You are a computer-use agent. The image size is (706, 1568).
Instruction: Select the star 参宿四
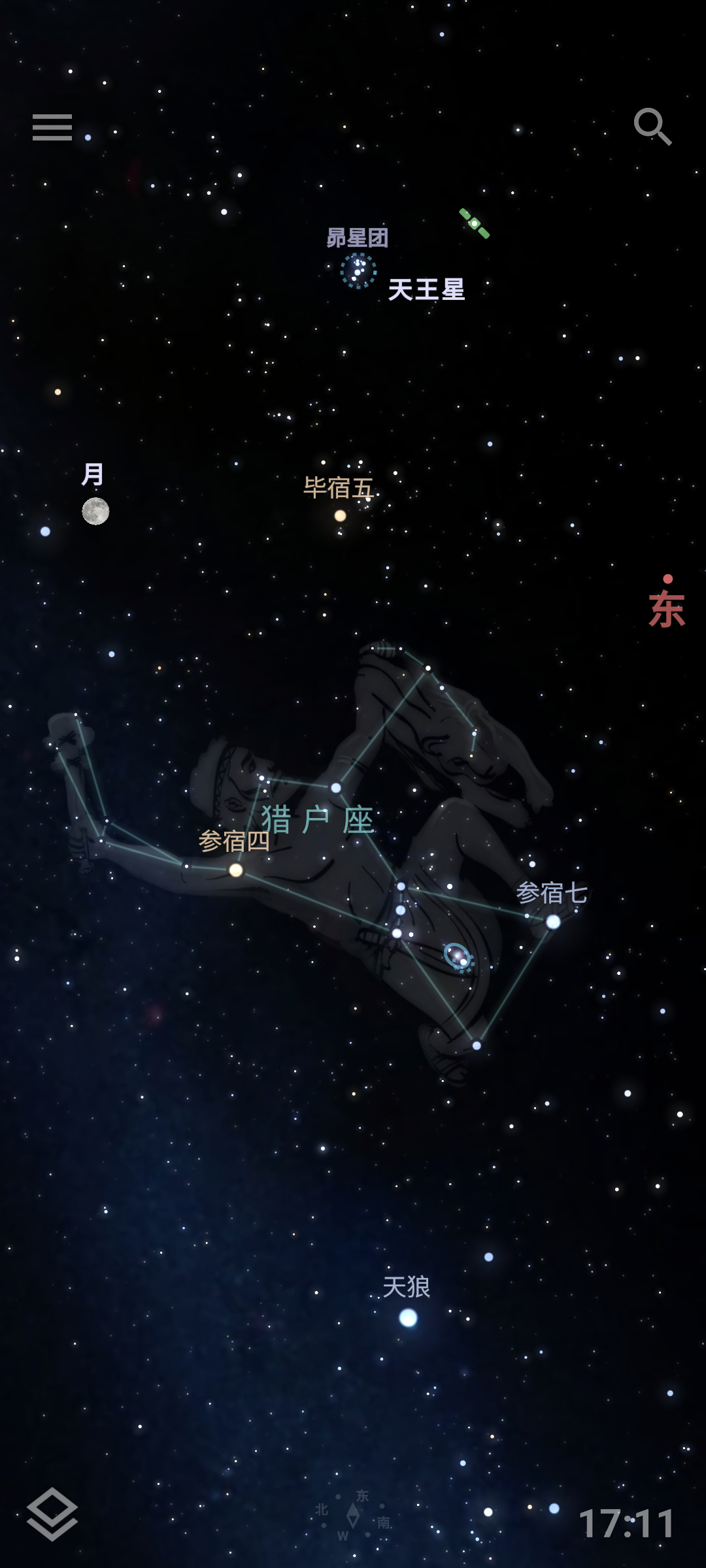point(236,870)
